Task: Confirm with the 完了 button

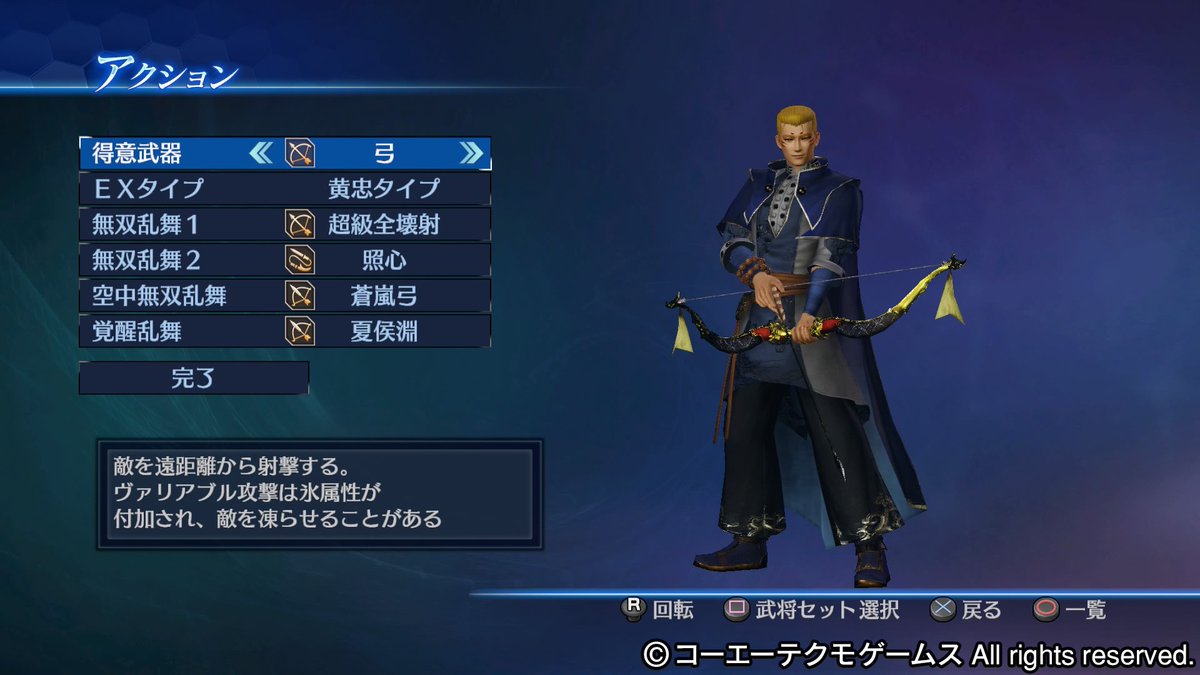Action: click(x=194, y=378)
